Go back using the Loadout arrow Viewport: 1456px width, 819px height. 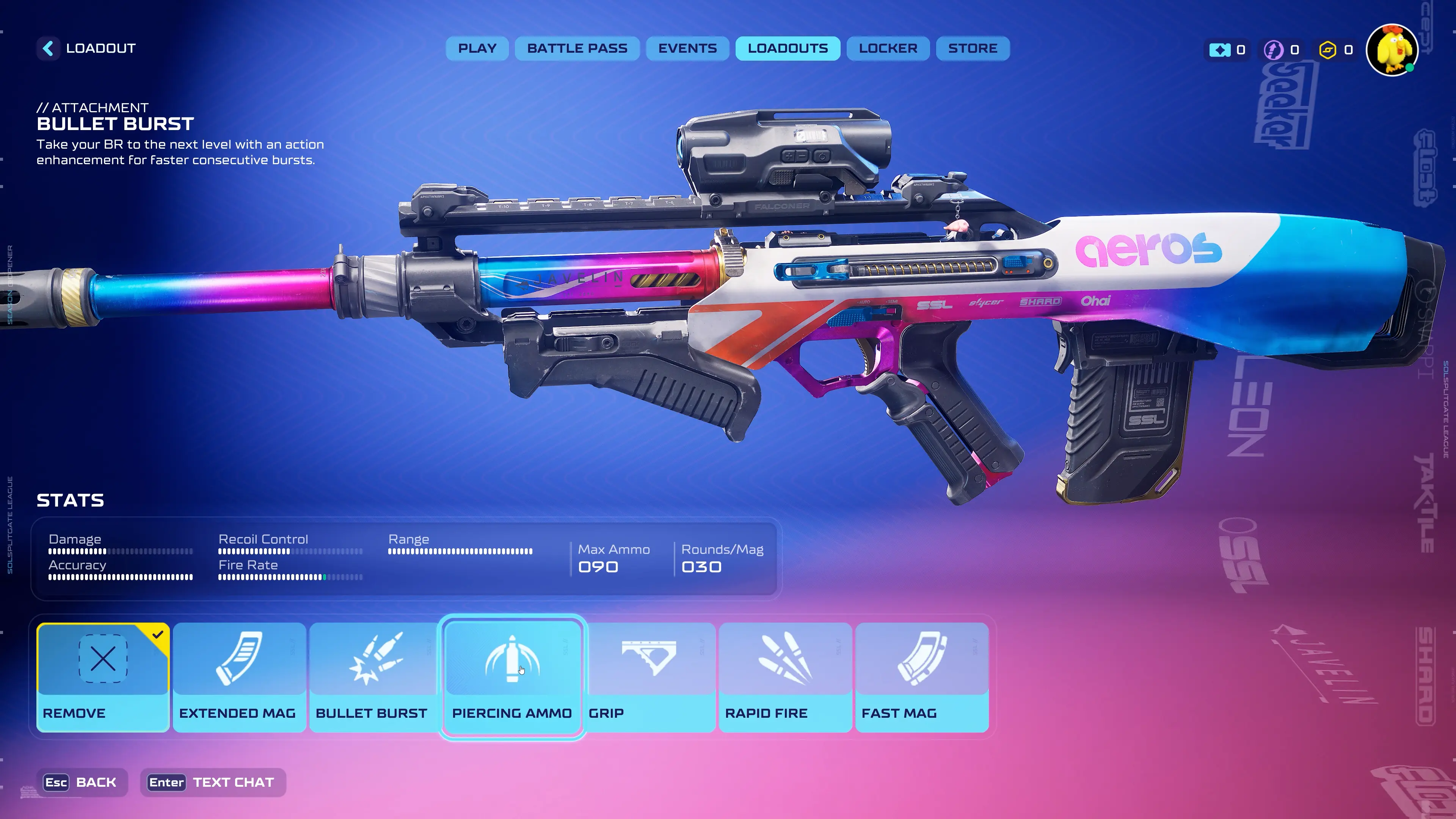[49, 49]
